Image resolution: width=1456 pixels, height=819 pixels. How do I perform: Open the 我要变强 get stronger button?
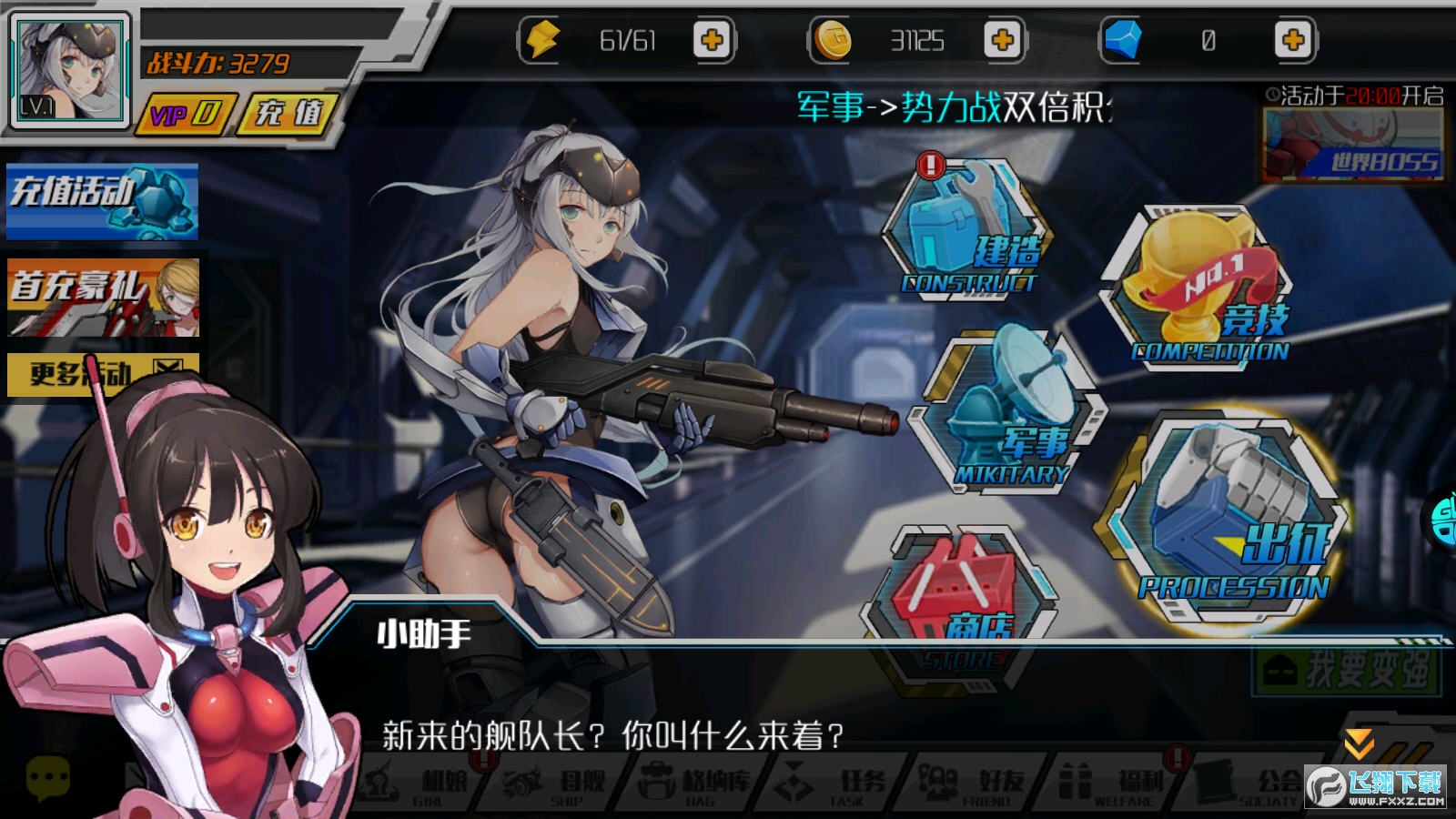tap(1348, 671)
